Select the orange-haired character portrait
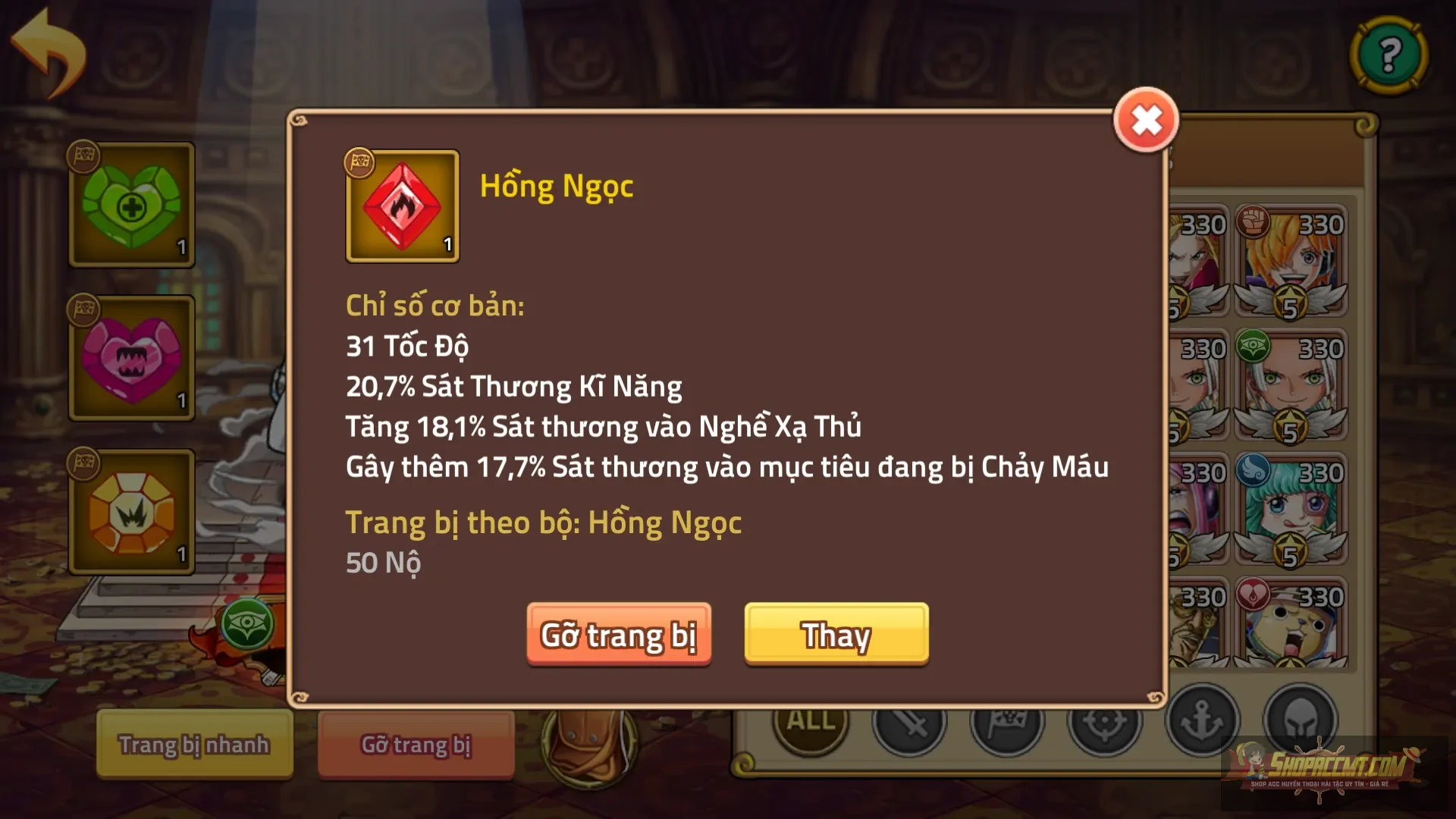1456x819 pixels. 1291,260
